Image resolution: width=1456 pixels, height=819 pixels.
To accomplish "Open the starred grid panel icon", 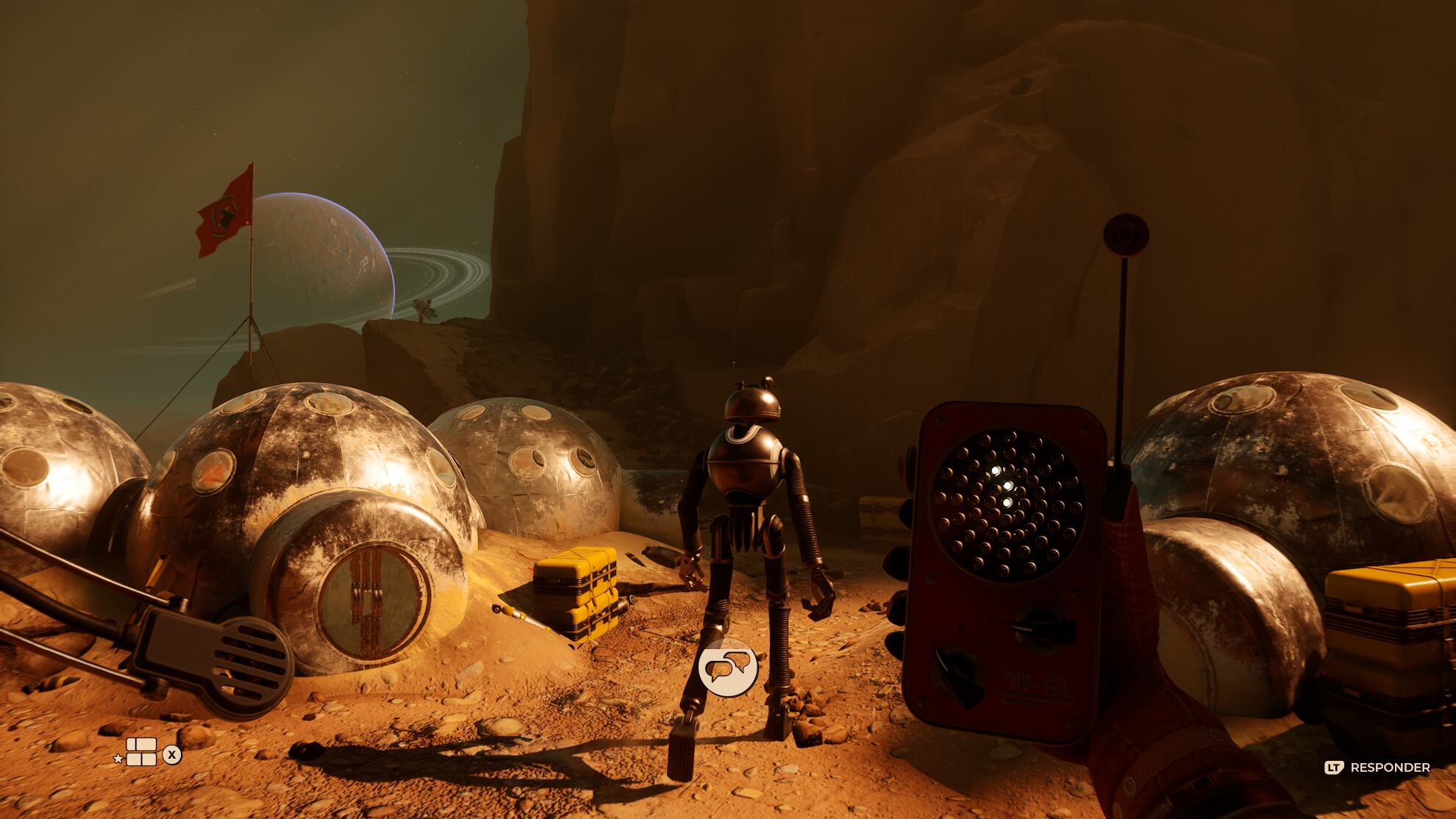I will pos(141,752).
